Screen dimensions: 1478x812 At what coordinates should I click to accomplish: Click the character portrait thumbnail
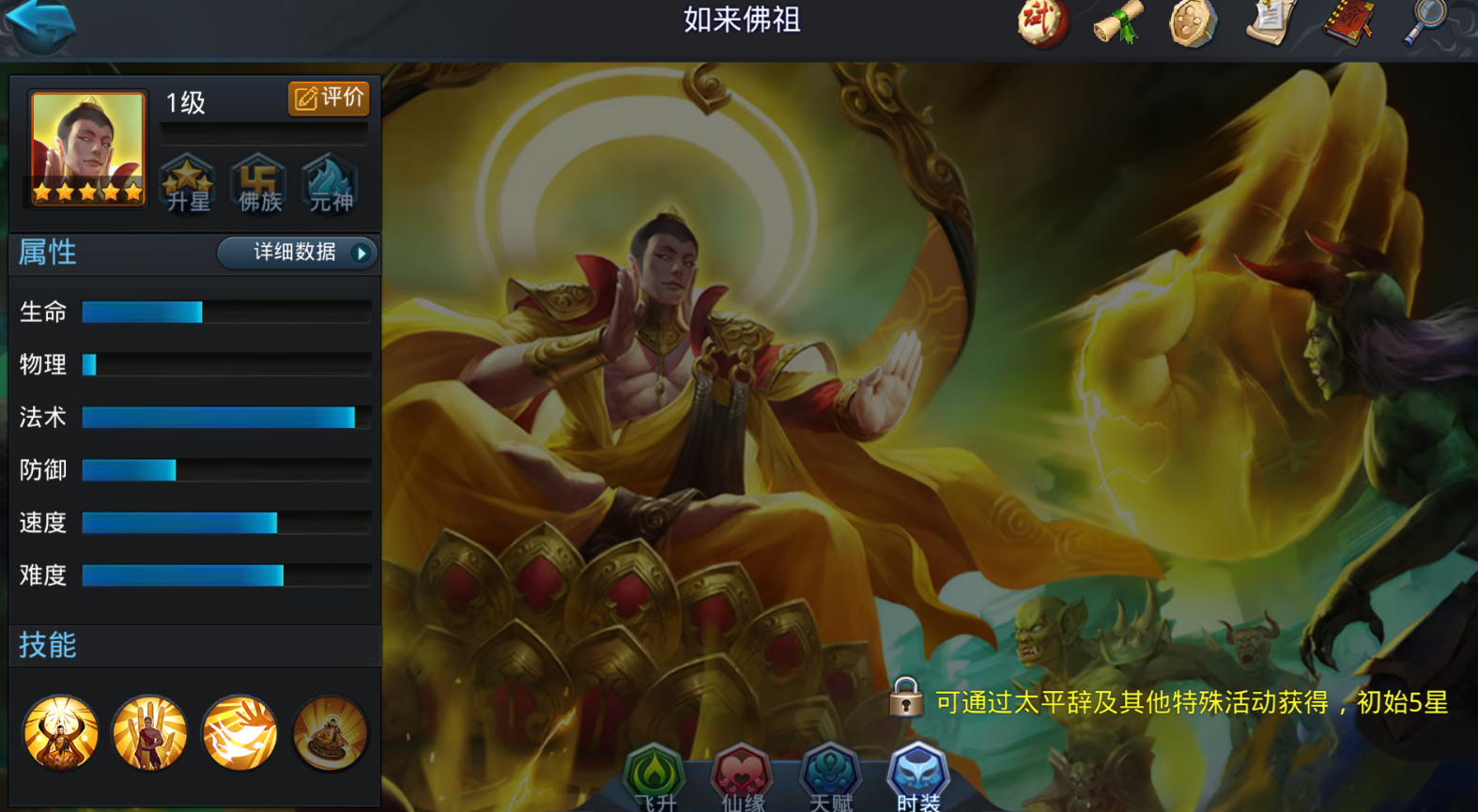pyautogui.click(x=85, y=148)
